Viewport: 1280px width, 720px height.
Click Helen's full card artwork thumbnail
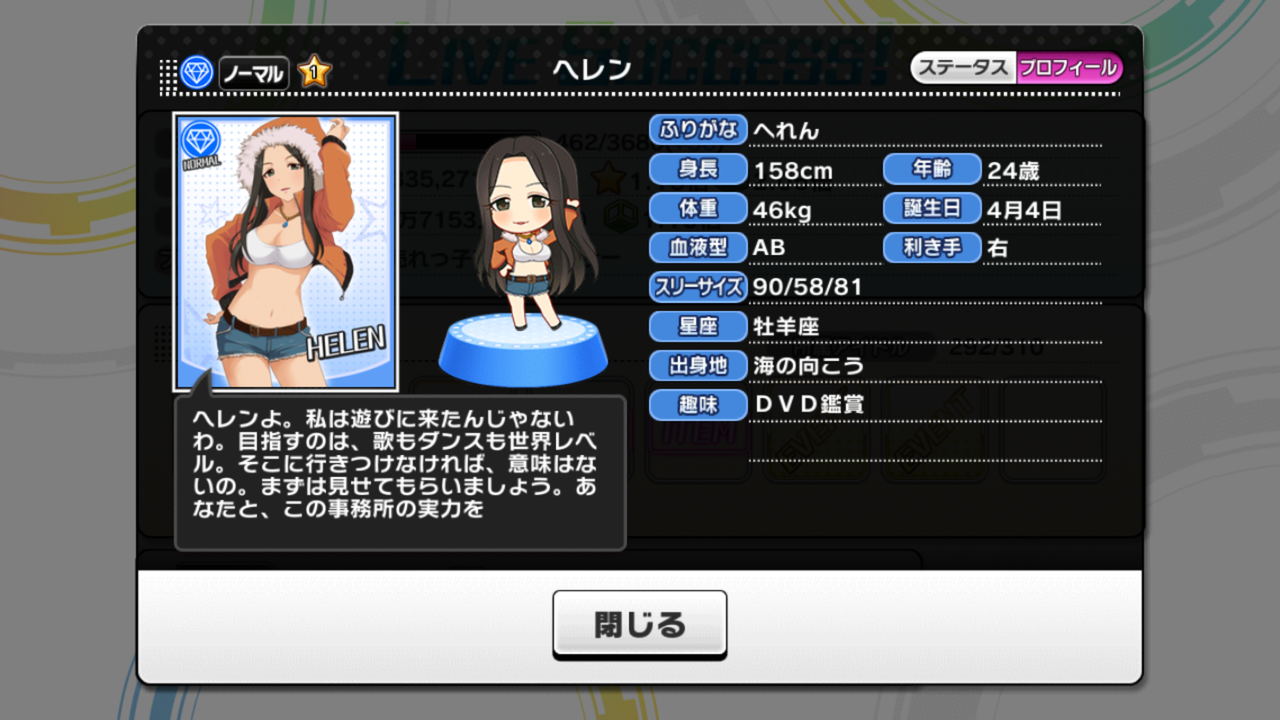(285, 250)
